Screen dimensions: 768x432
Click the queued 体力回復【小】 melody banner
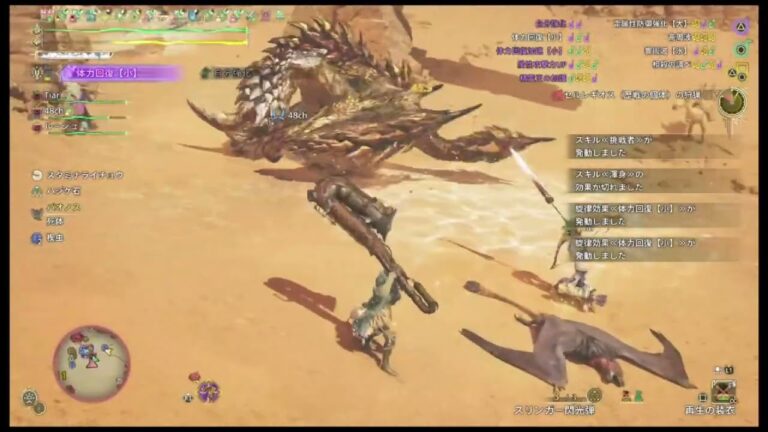click(122, 73)
